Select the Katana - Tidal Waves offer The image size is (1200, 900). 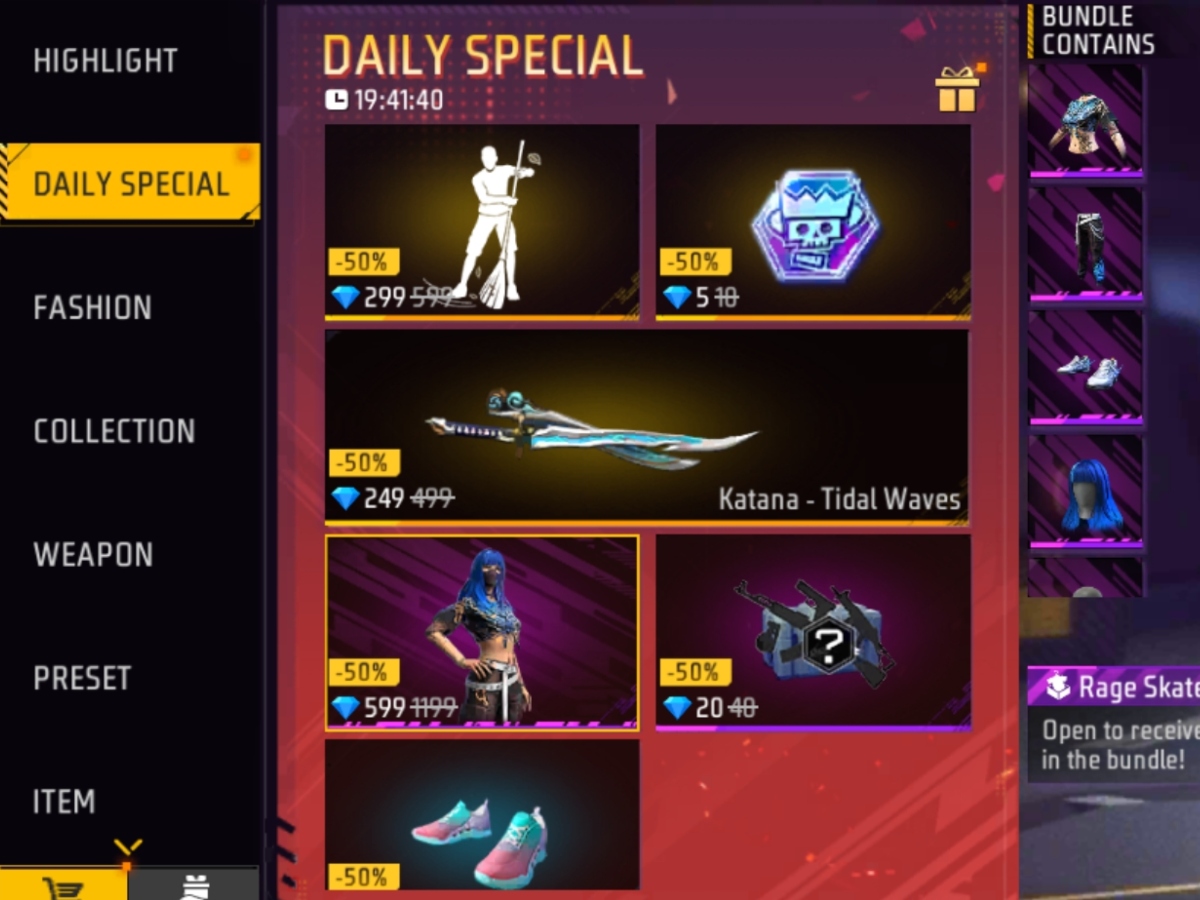pyautogui.click(x=647, y=426)
